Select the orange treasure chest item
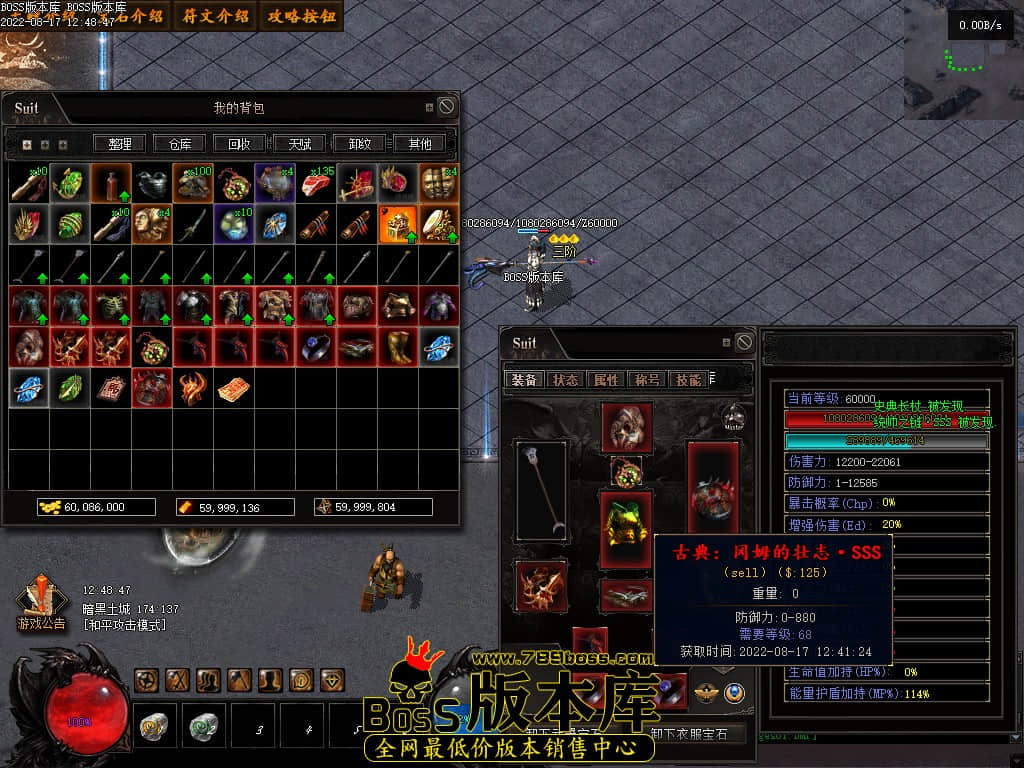Screen dimensions: 1024x768 pos(398,224)
